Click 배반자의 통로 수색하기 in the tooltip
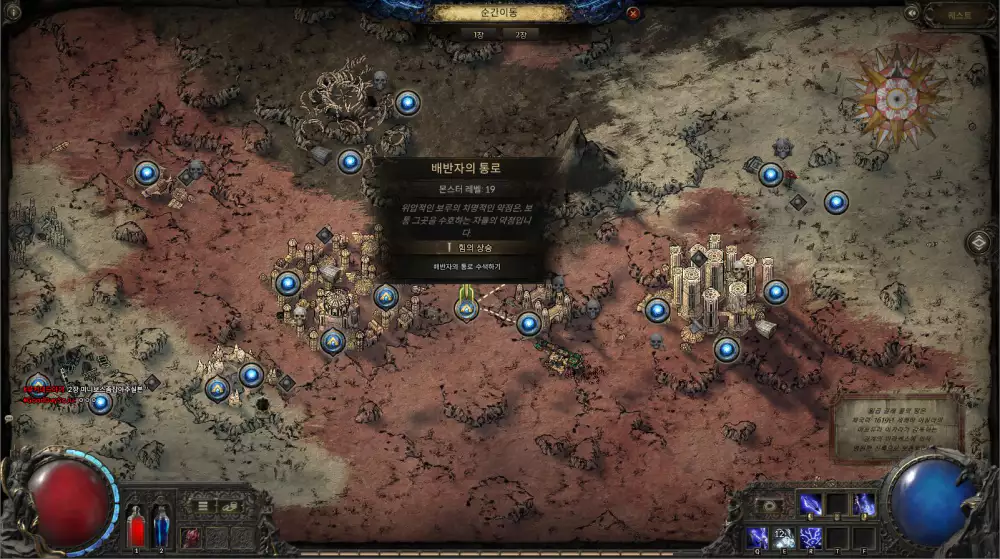Image resolution: width=1000 pixels, height=559 pixels. point(467,267)
